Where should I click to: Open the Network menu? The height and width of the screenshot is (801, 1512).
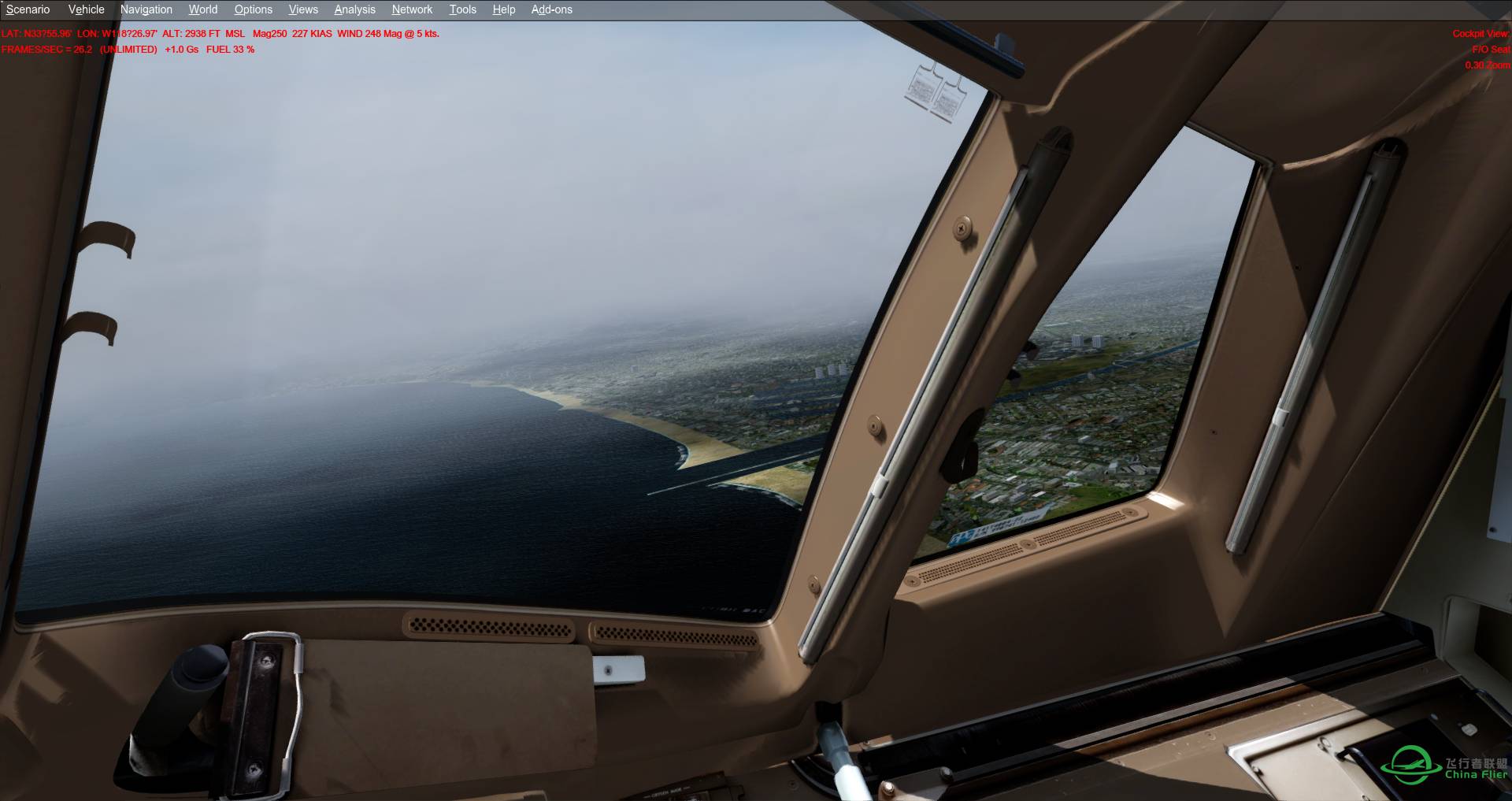pos(411,9)
